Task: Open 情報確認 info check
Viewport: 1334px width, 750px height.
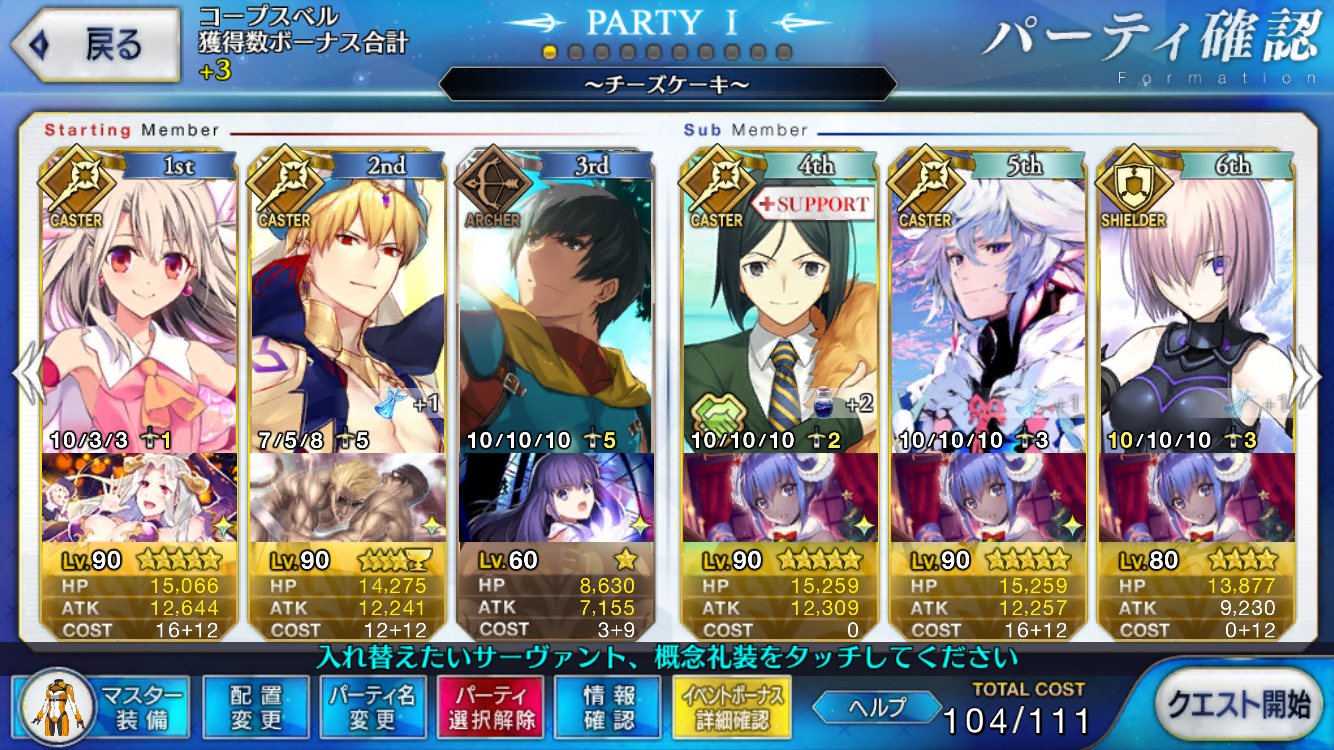Action: click(608, 706)
